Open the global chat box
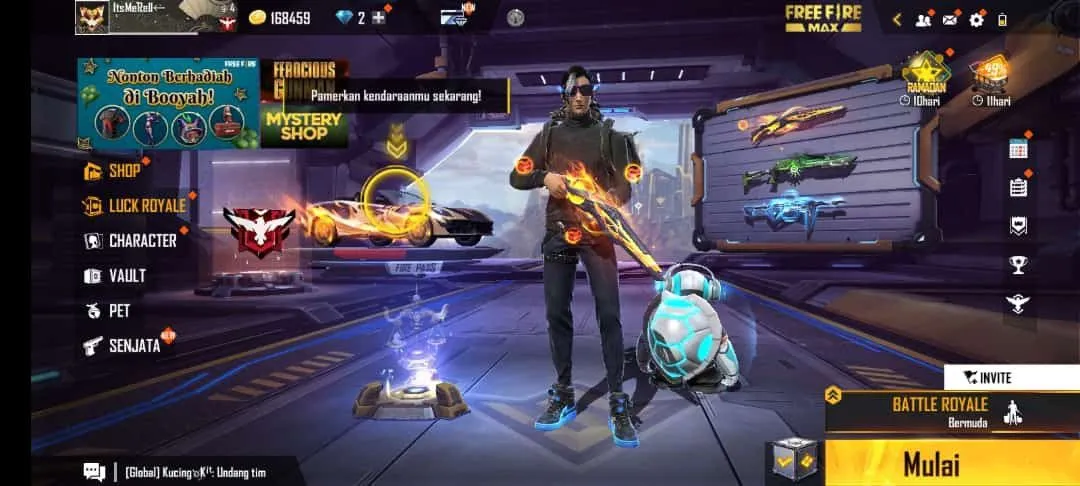This screenshot has width=1080, height=486. (x=180, y=472)
